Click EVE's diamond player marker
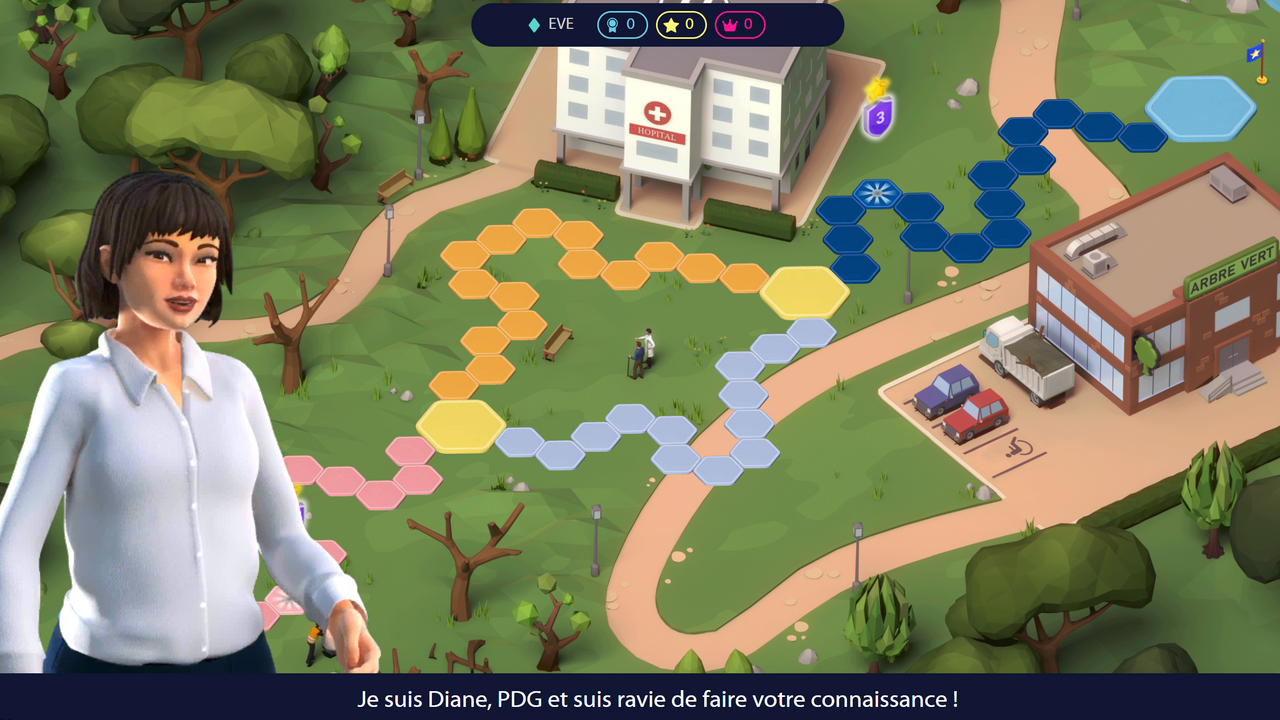The width and height of the screenshot is (1280, 720). 532,25
